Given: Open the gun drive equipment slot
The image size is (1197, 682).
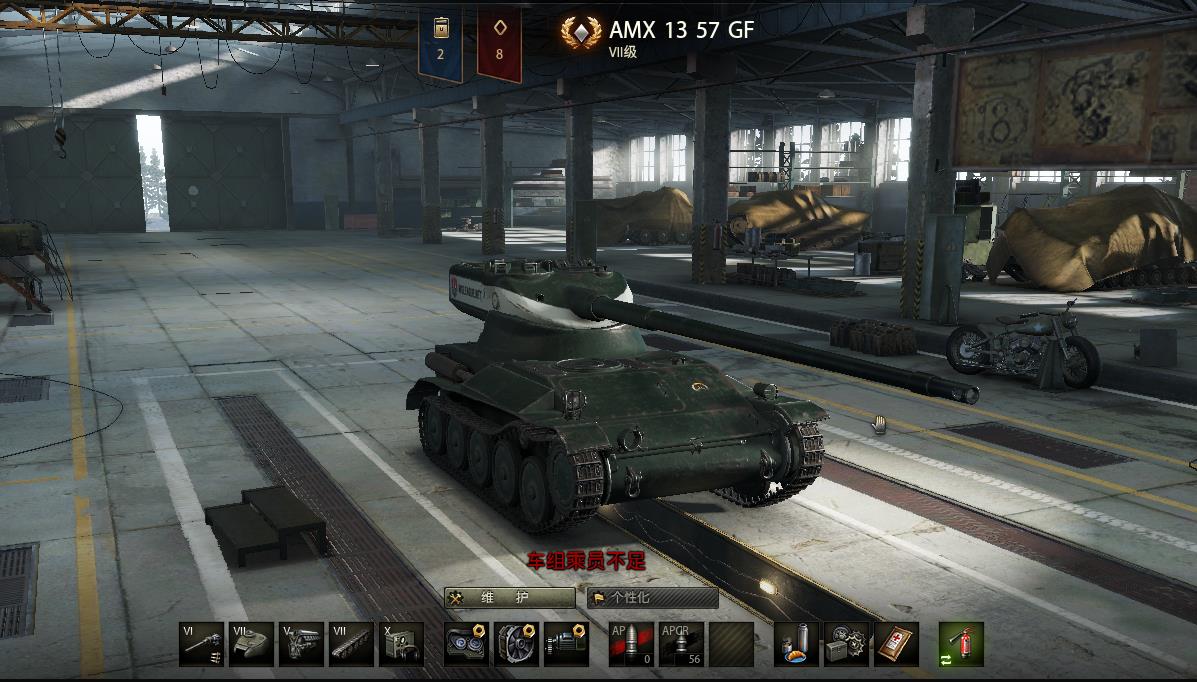Looking at the screenshot, I should pos(566,644).
